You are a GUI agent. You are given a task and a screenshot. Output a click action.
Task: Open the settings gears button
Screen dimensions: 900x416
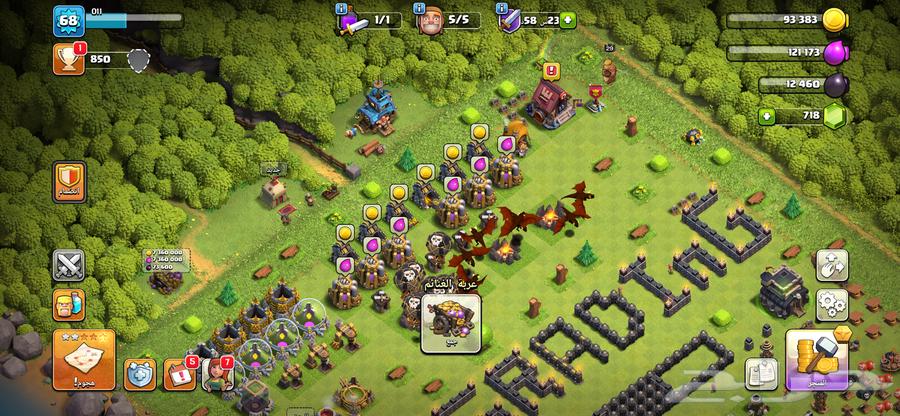pos(831,303)
